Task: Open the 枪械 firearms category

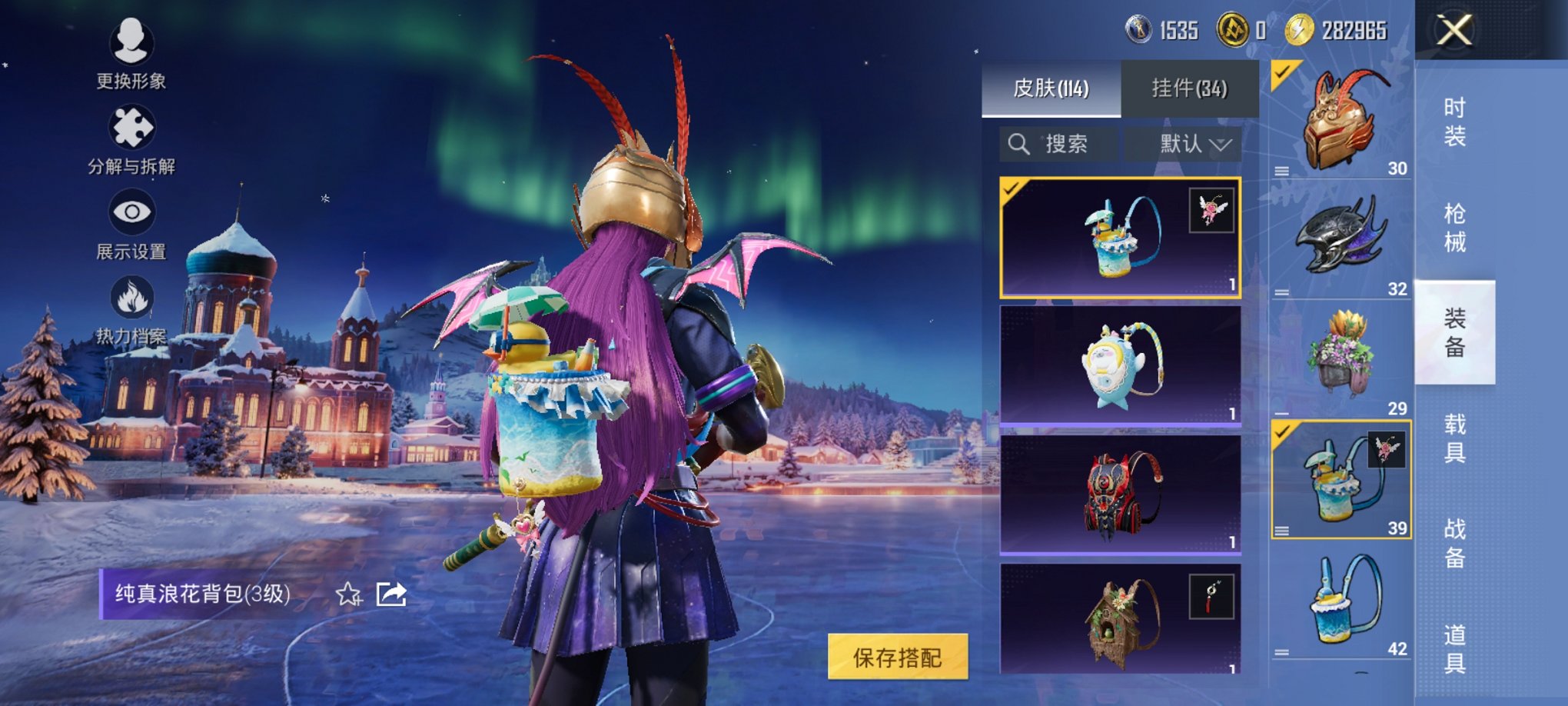Action: [x=1454, y=228]
